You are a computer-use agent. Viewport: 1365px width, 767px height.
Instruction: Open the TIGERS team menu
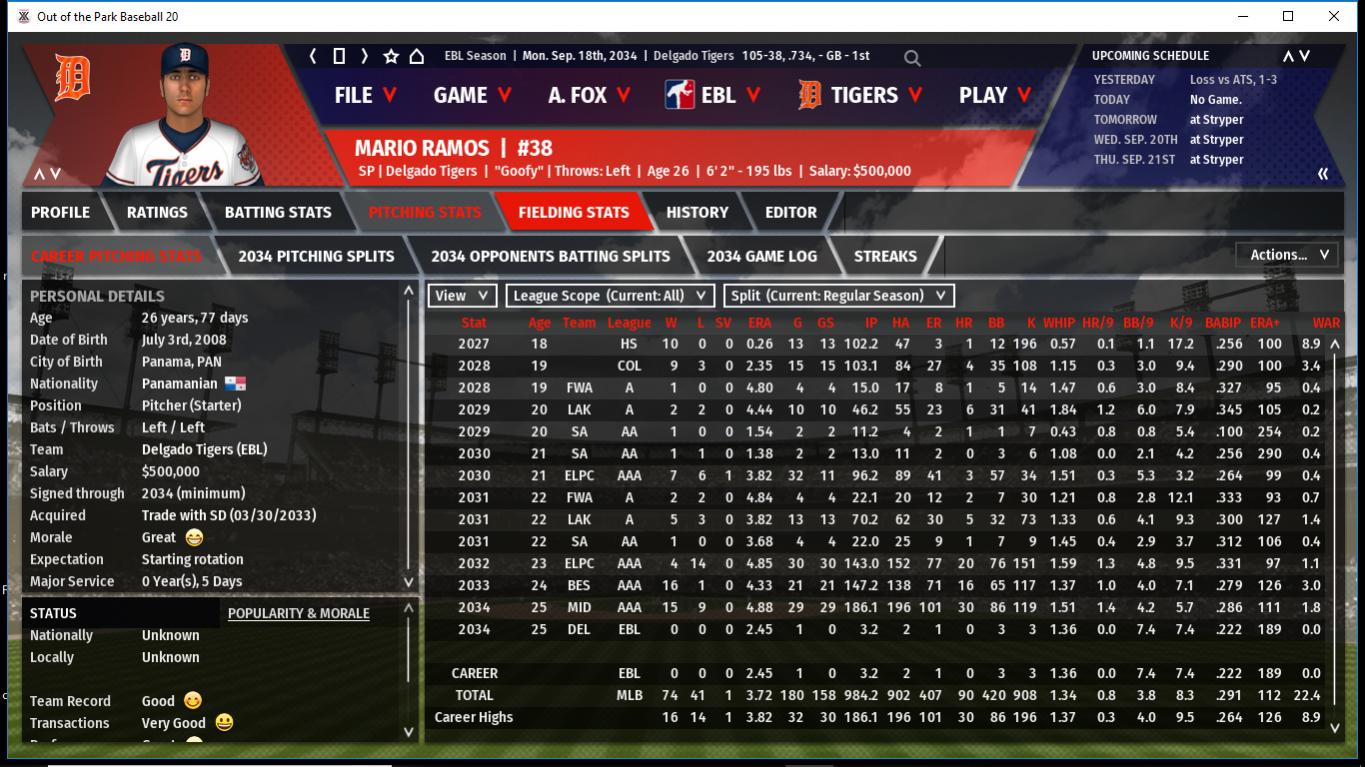(862, 95)
